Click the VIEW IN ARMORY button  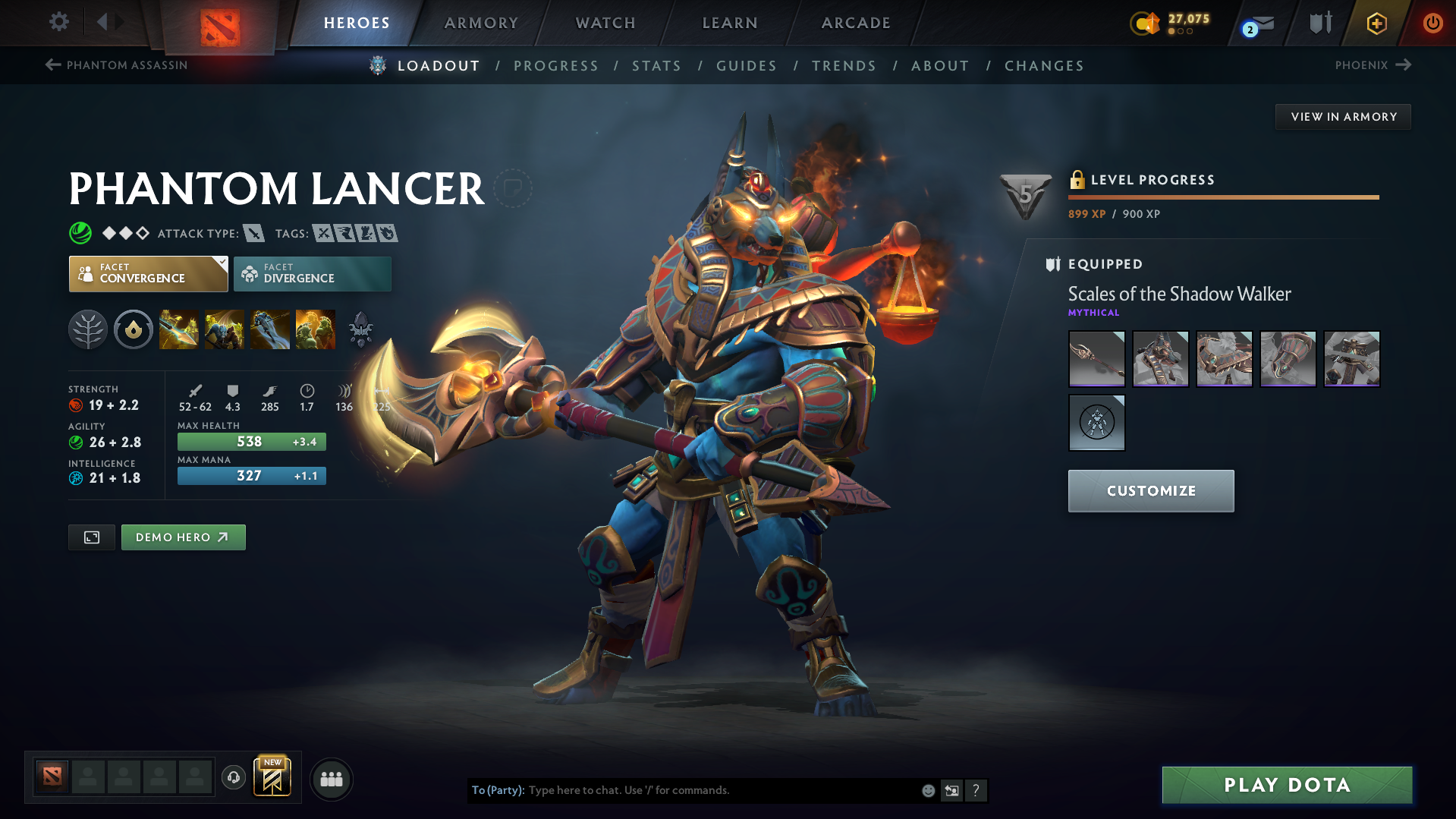pyautogui.click(x=1342, y=116)
